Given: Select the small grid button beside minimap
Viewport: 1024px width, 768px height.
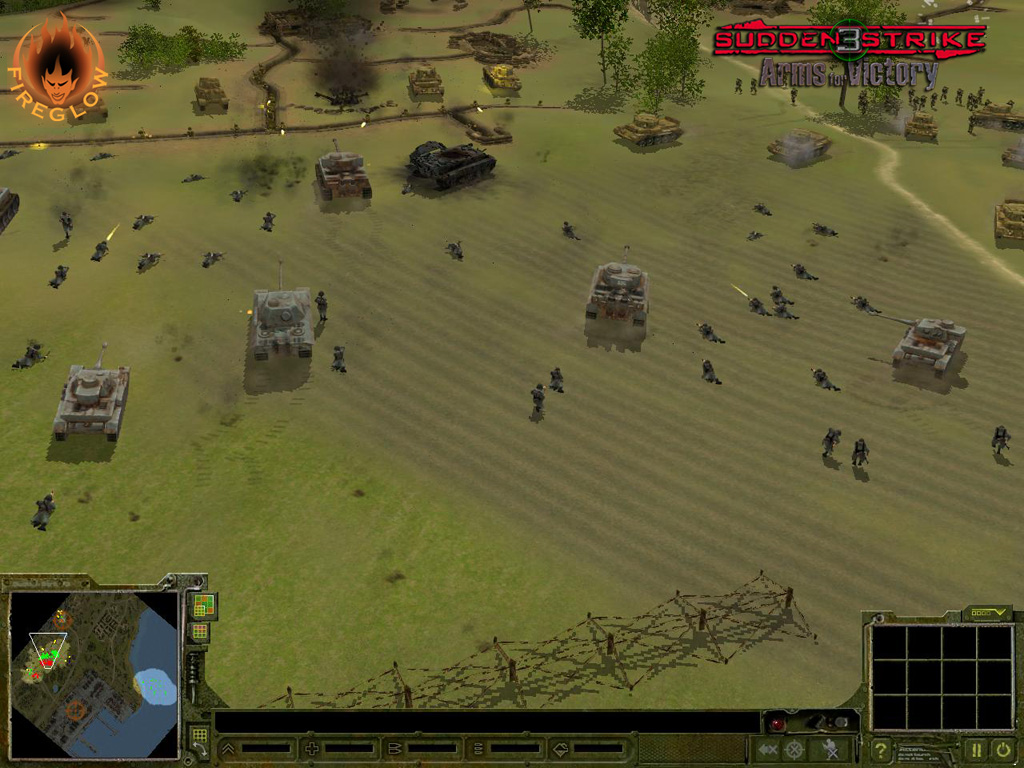Looking at the screenshot, I should coord(200,632).
